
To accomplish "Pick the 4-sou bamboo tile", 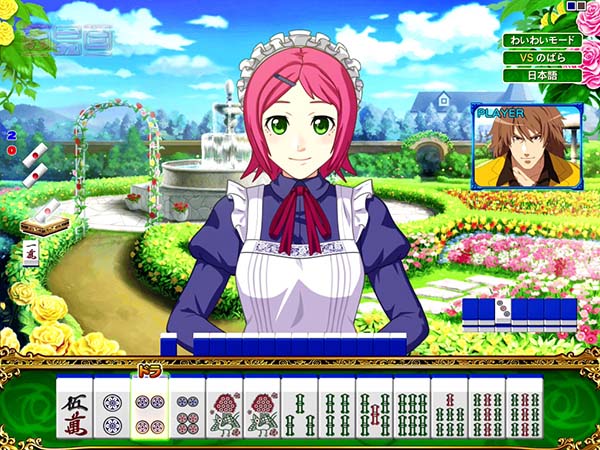I will coord(337,410).
